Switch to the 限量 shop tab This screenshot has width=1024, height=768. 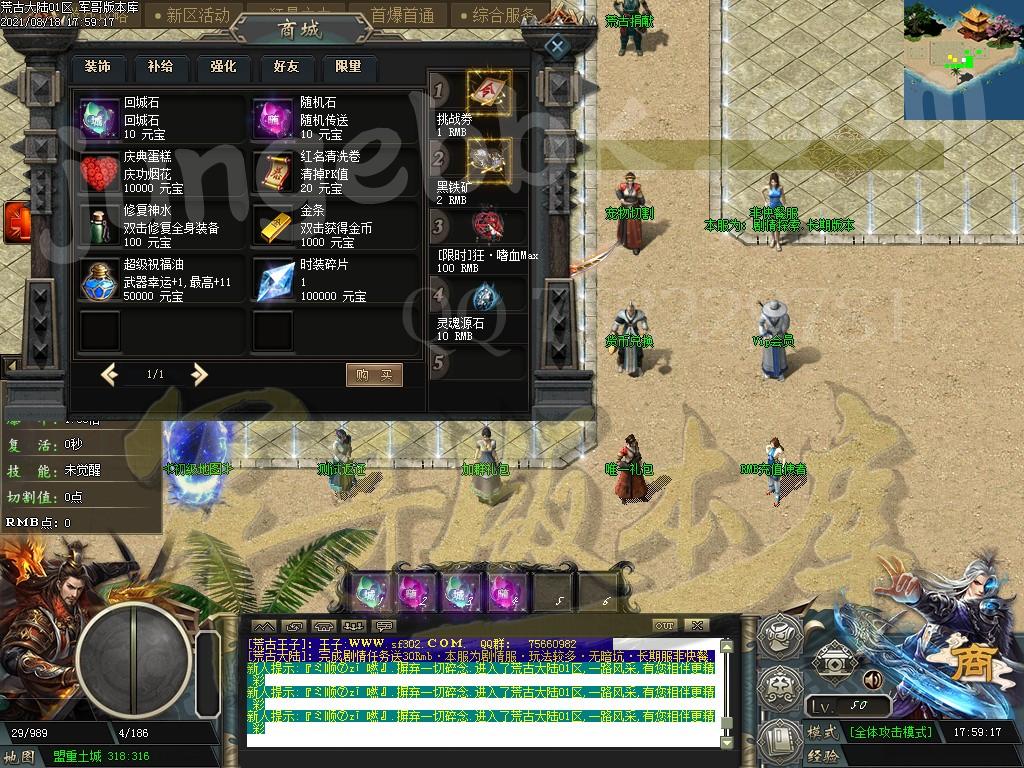click(349, 67)
